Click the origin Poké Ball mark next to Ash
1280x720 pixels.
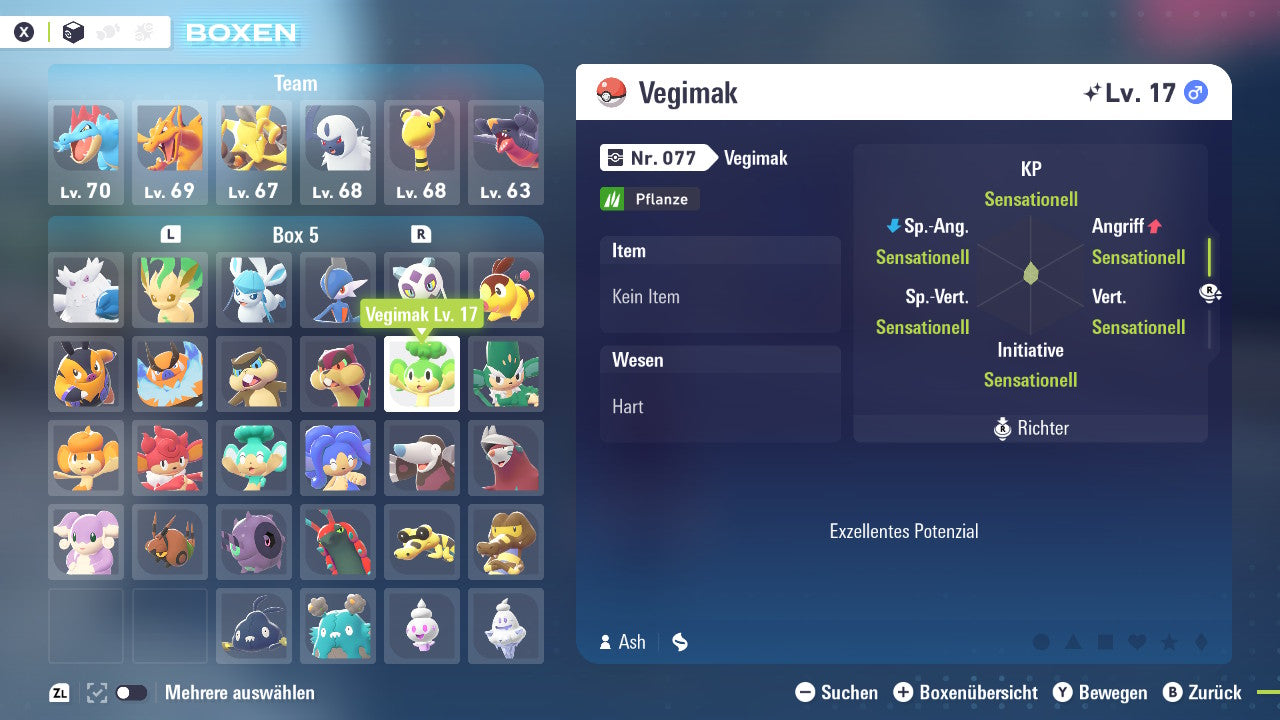tap(679, 643)
